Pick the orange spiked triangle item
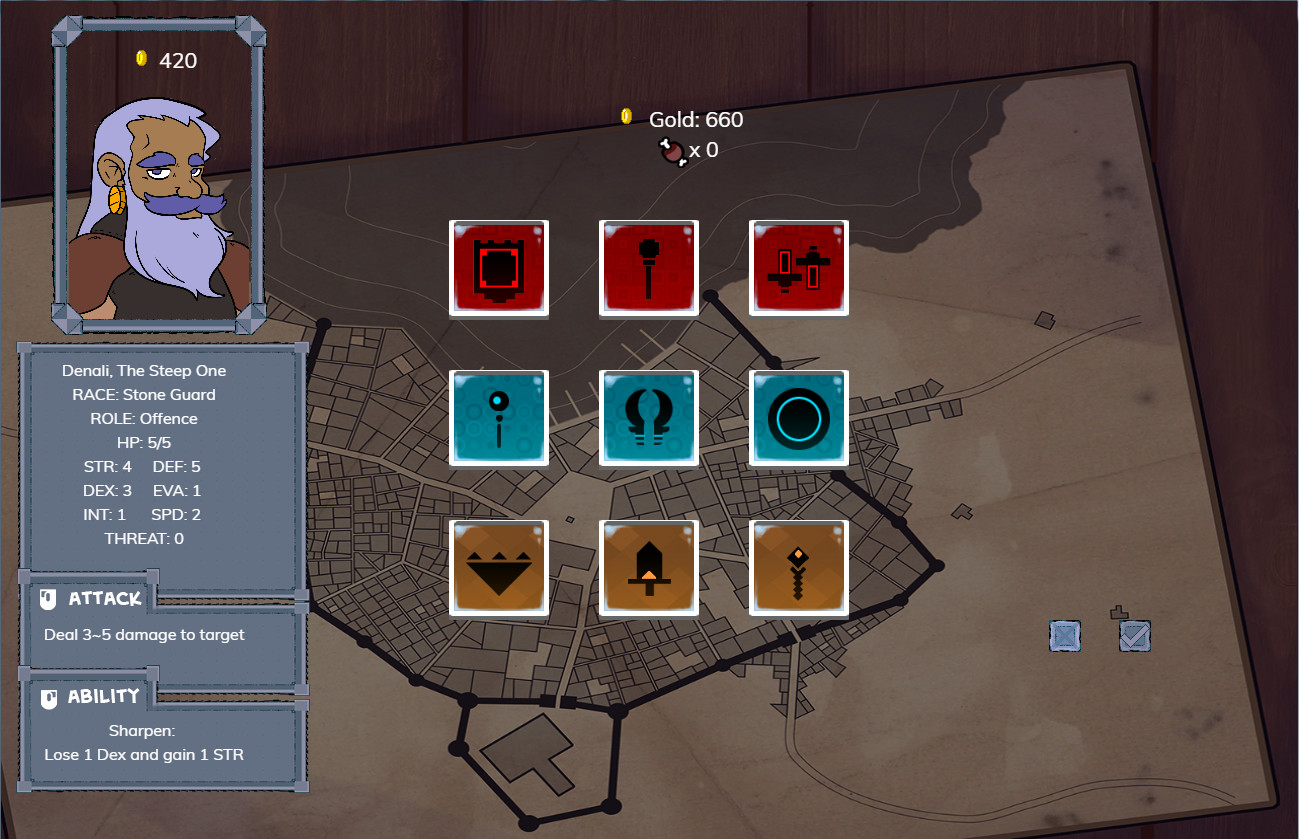Screen dimensions: 1299x839 [499, 568]
